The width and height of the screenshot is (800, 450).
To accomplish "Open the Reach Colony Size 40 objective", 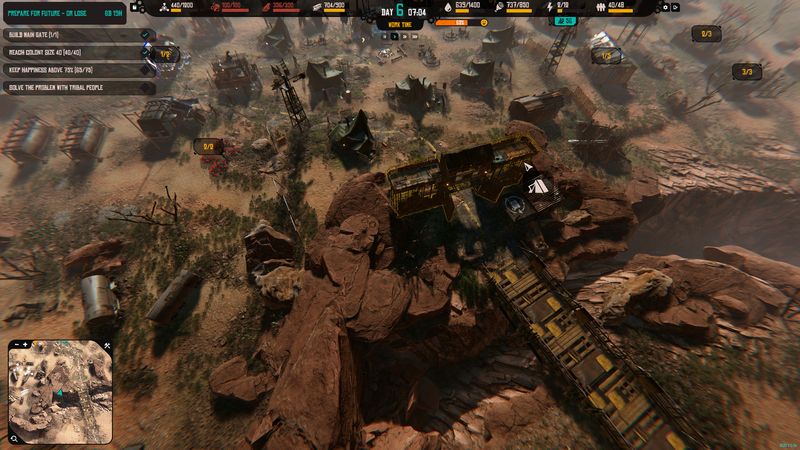I will pyautogui.click(x=70, y=52).
